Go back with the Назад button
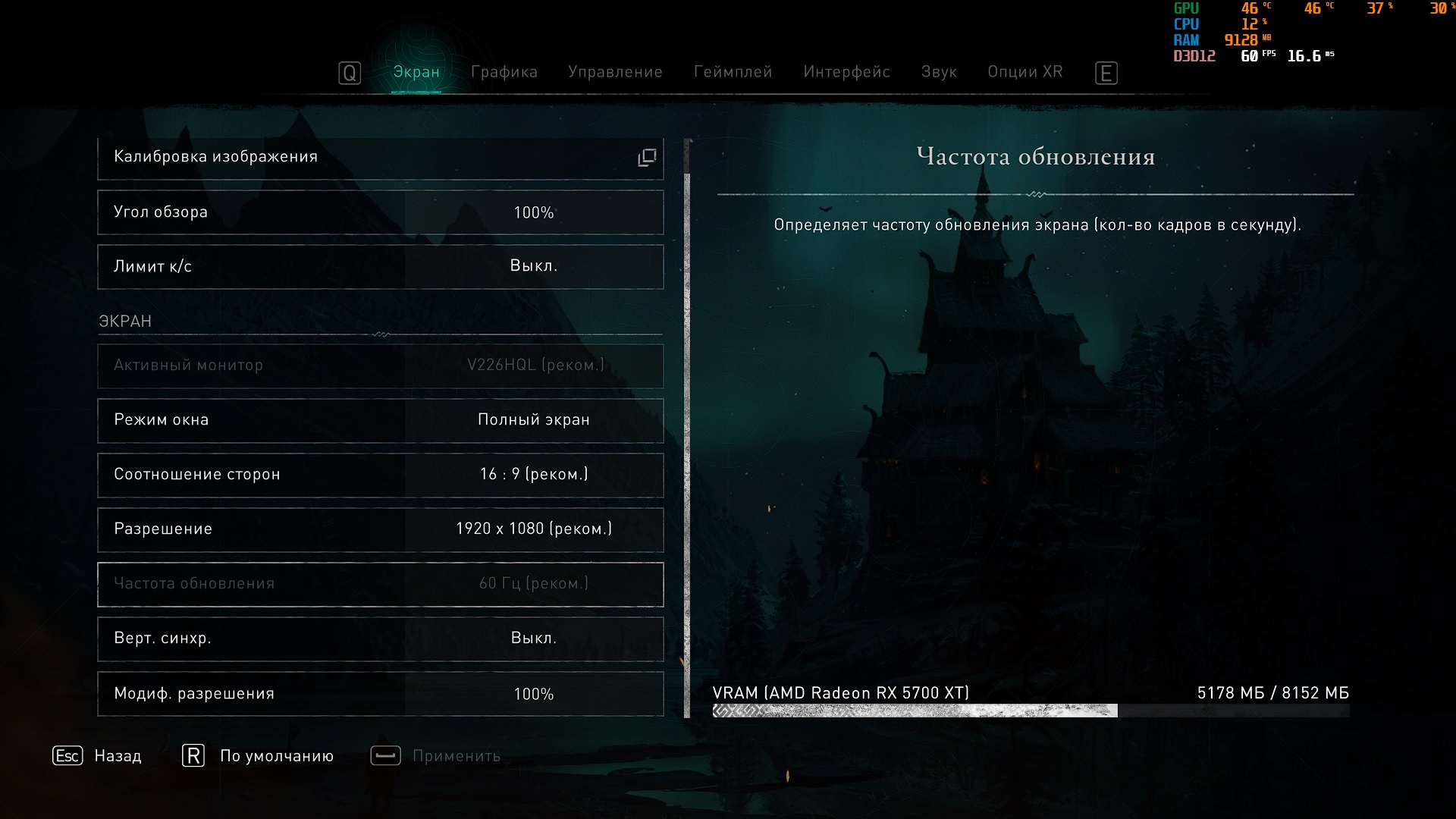This screenshot has height=819, width=1456. pyautogui.click(x=98, y=756)
